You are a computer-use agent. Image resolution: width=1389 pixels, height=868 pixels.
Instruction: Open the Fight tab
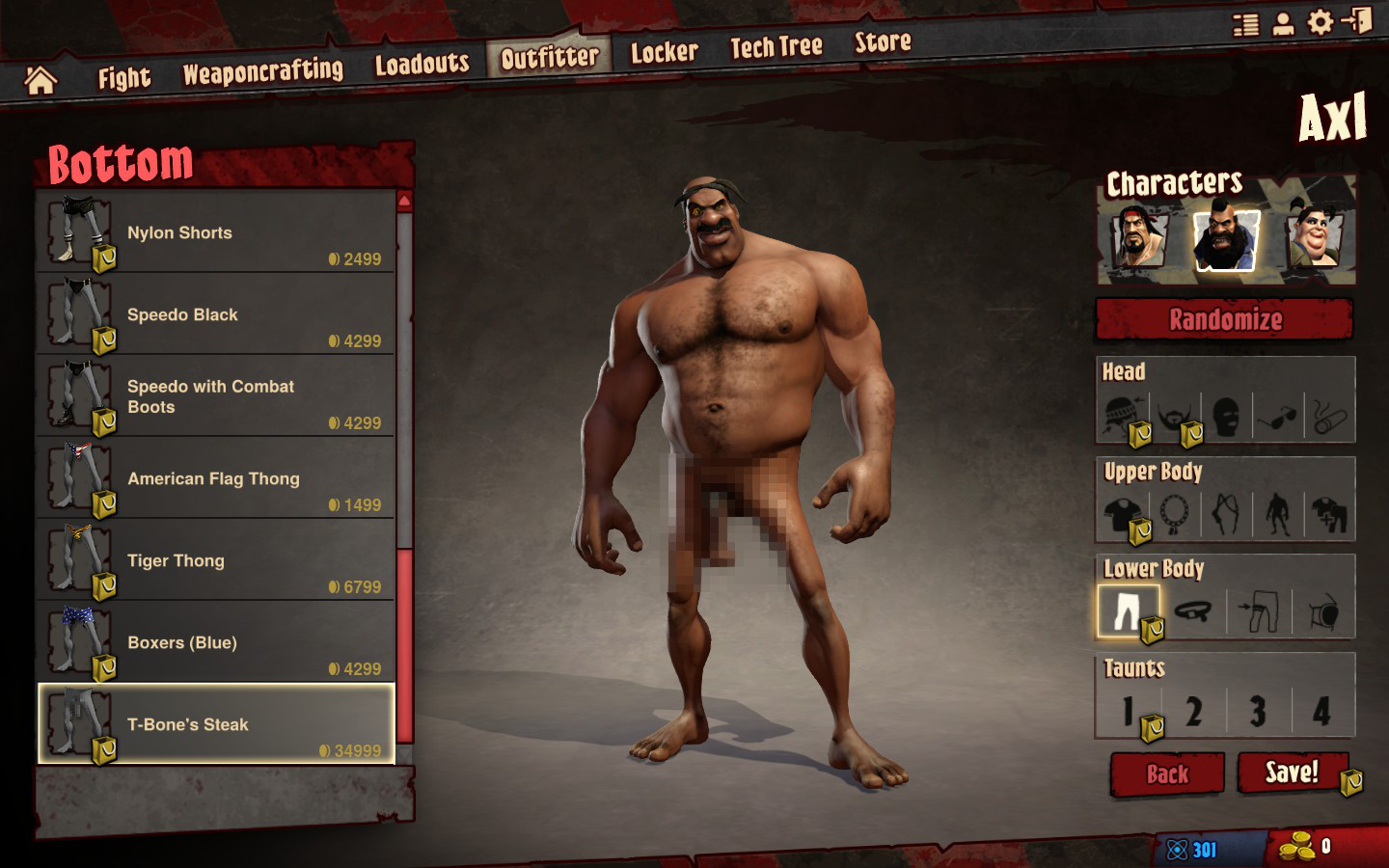123,78
